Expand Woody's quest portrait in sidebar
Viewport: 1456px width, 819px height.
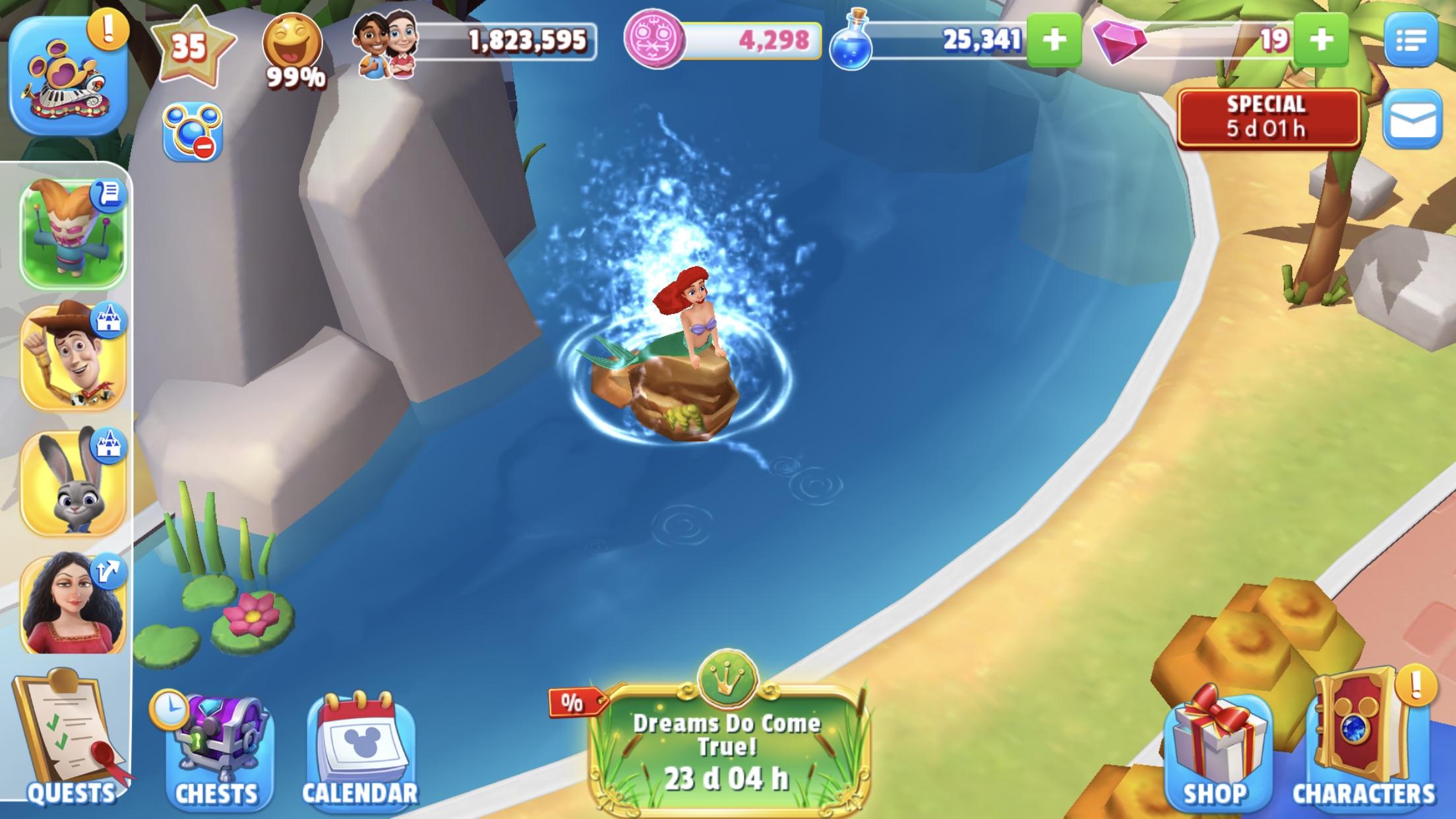click(73, 356)
